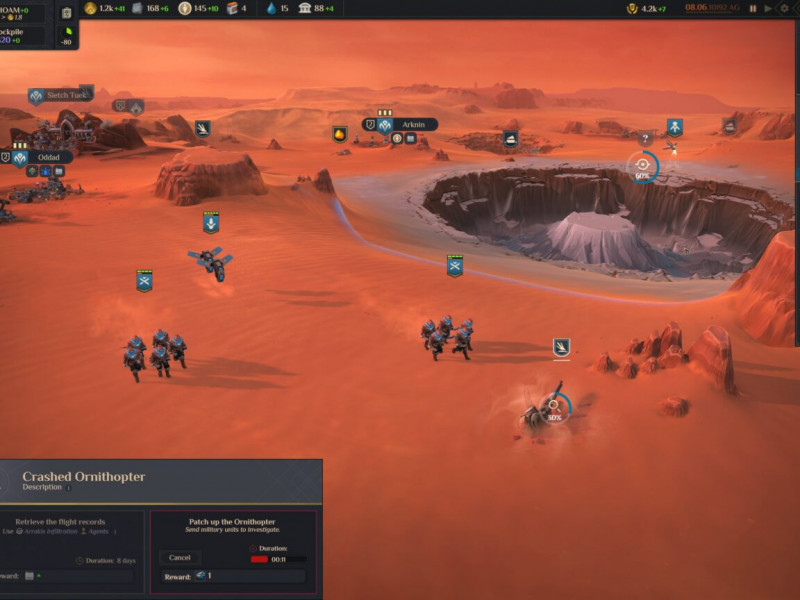Select the Sietch Tuek label
800x600 pixels.
click(x=66, y=95)
